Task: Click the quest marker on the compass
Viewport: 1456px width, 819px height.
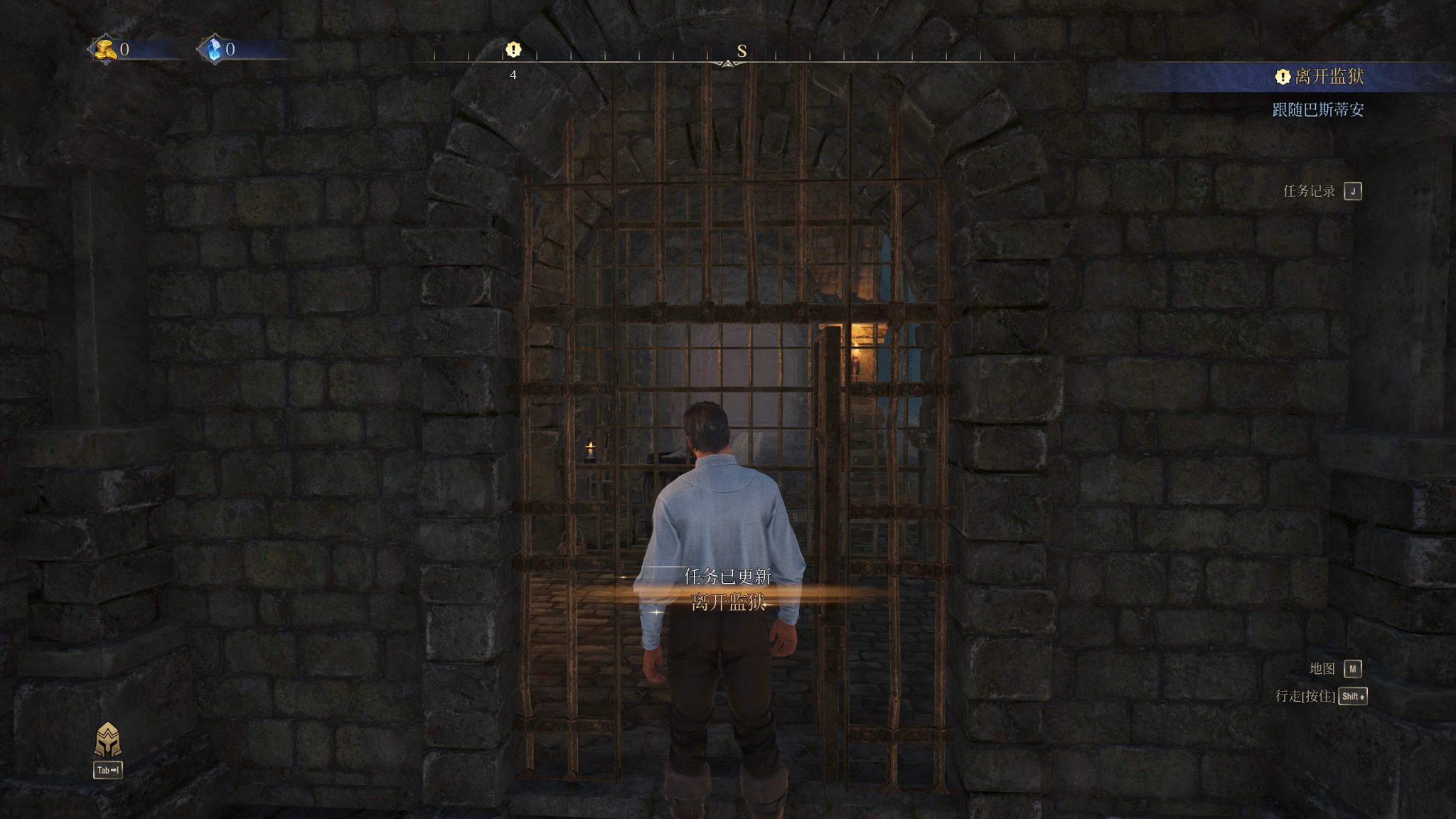Action: pyautogui.click(x=513, y=50)
